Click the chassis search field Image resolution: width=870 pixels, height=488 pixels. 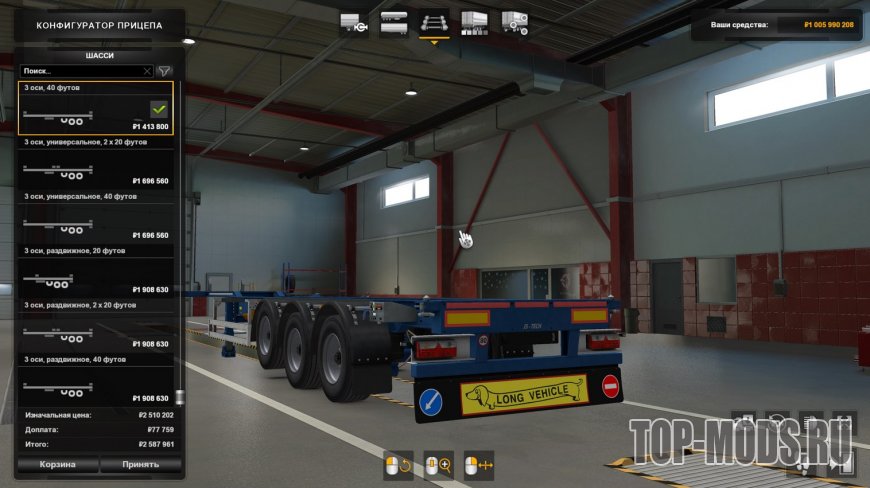(x=80, y=72)
